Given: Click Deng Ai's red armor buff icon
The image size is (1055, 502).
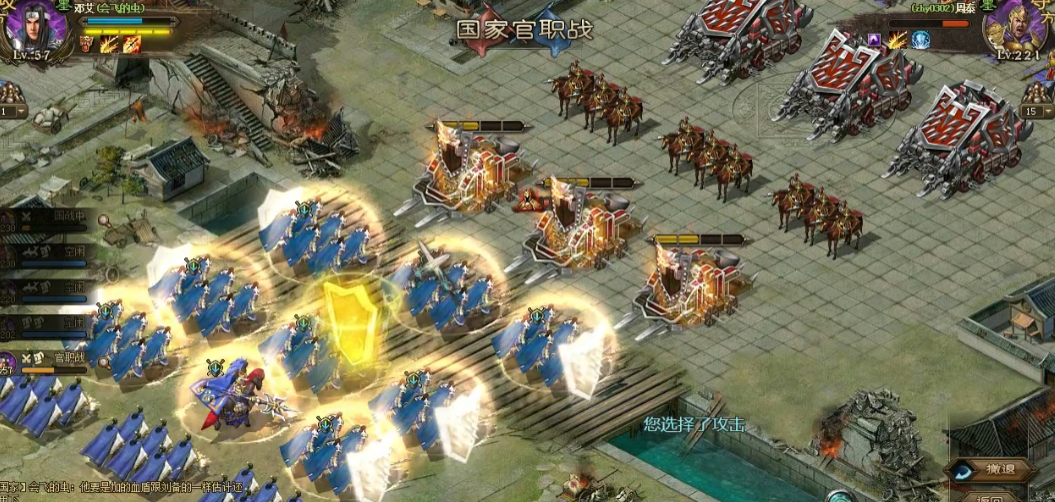Looking at the screenshot, I should 88,44.
